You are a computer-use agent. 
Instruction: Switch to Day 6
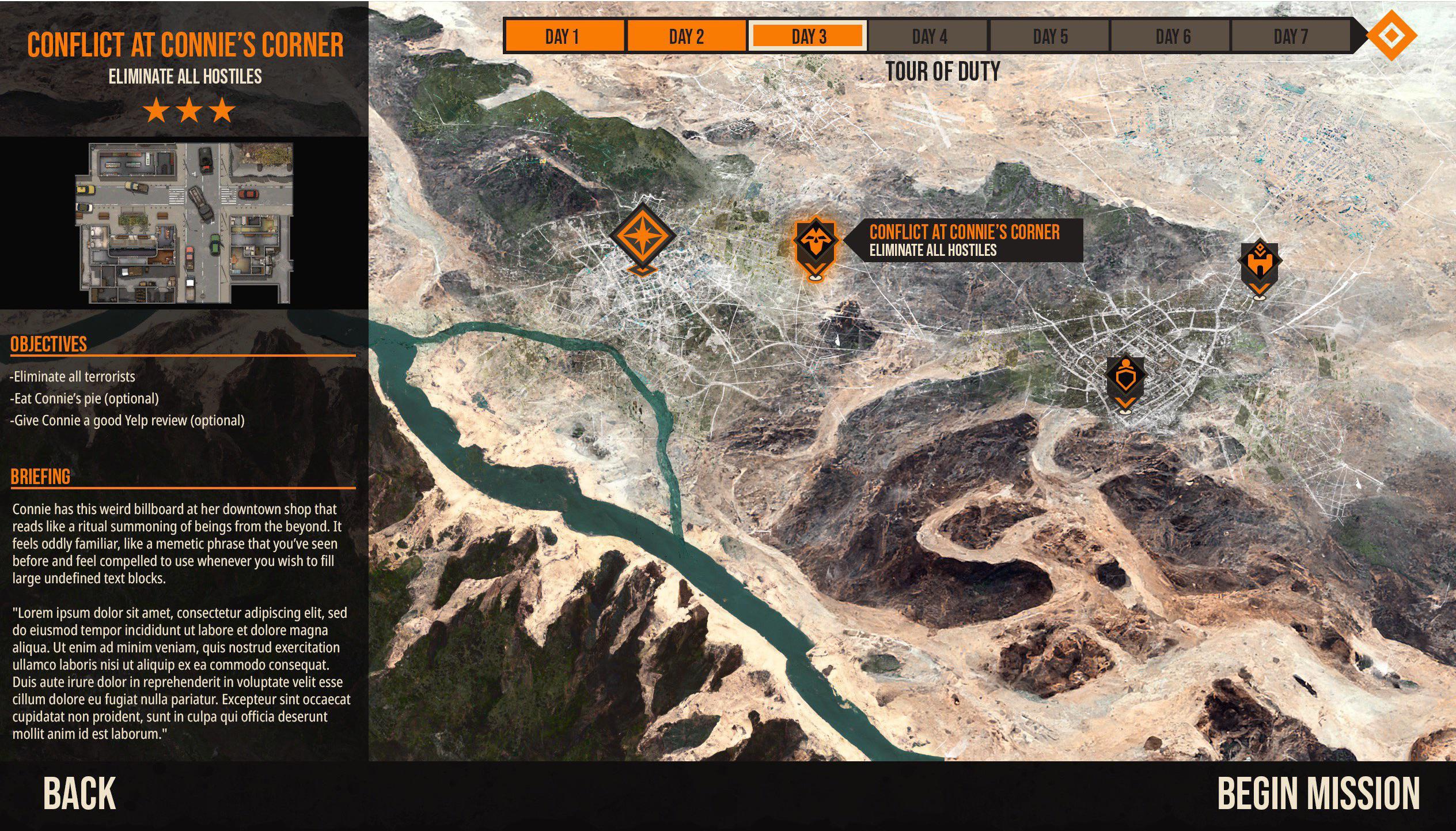click(x=1172, y=37)
